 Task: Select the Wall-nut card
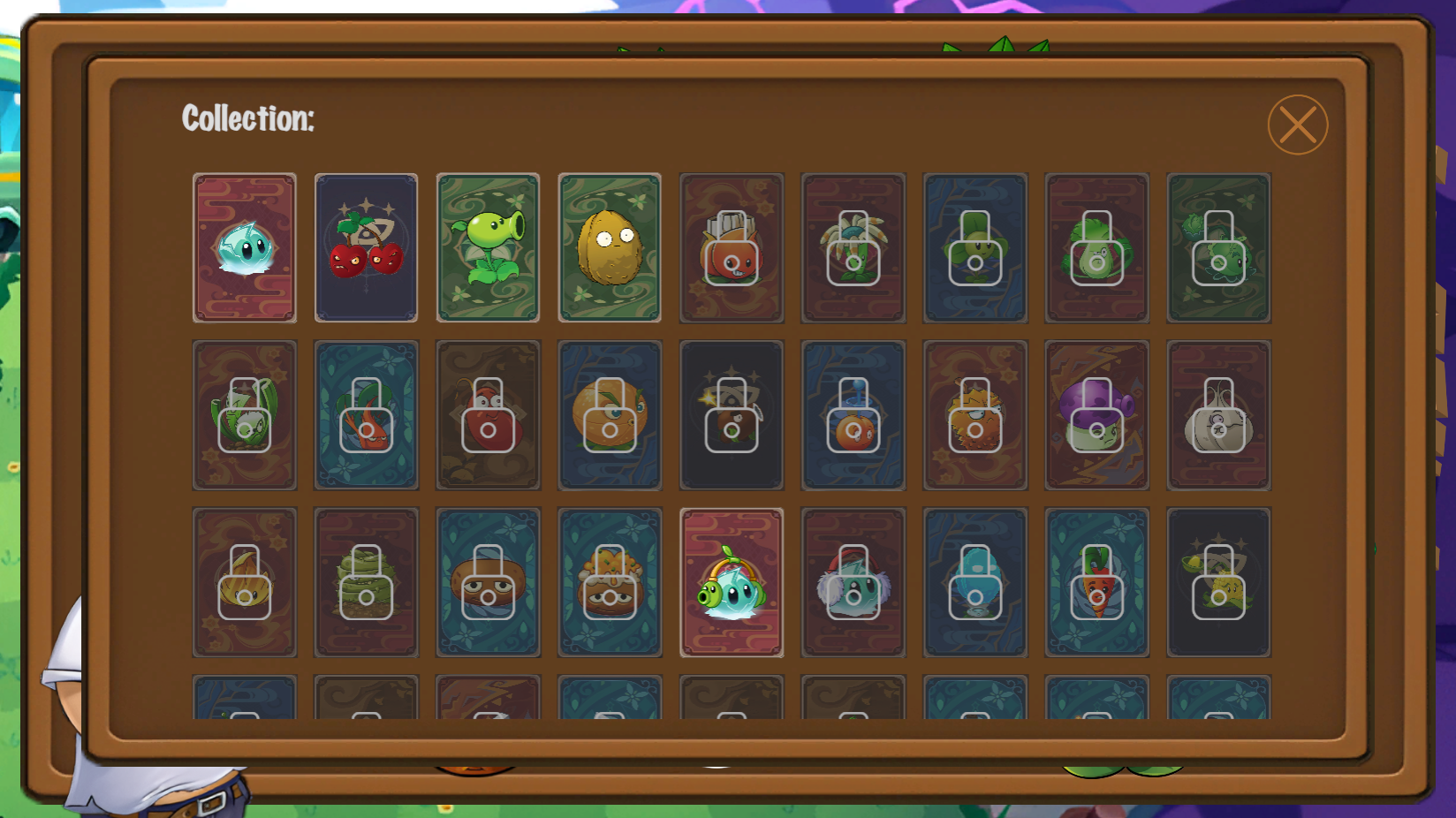(610, 248)
